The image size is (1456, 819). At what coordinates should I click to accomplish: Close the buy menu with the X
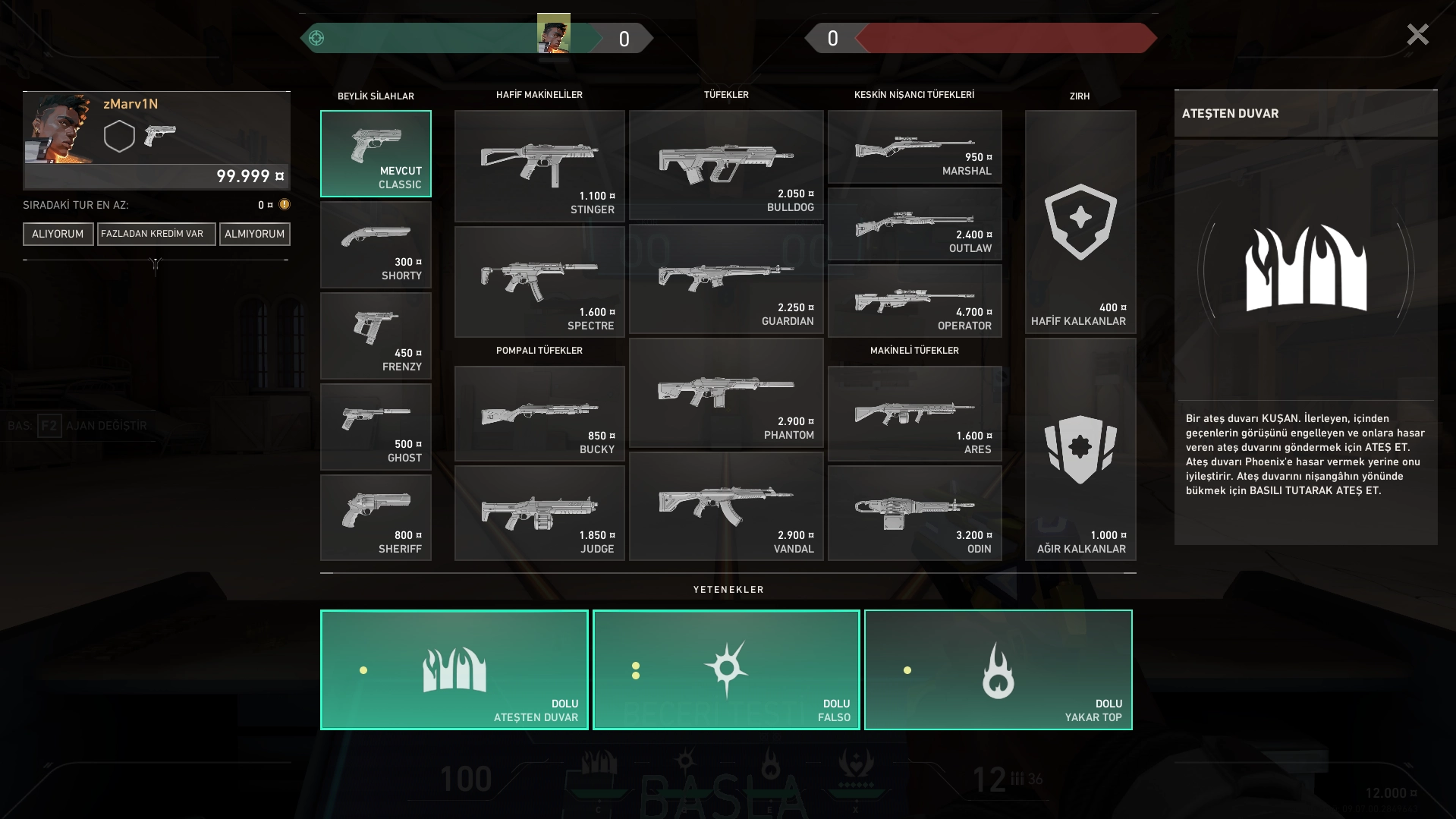pyautogui.click(x=1417, y=35)
